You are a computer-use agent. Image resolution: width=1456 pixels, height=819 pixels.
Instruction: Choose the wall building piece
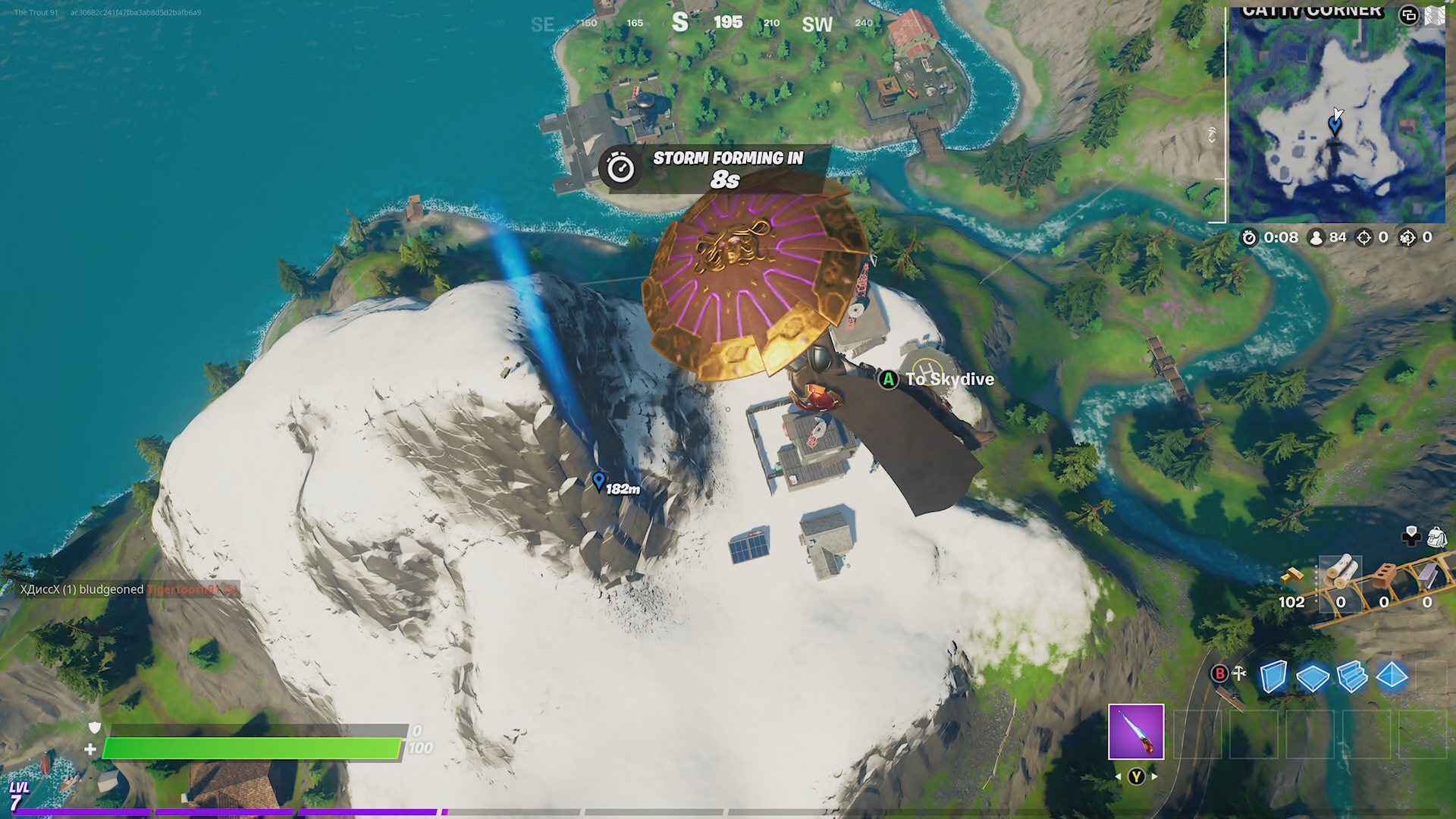pos(1273,676)
